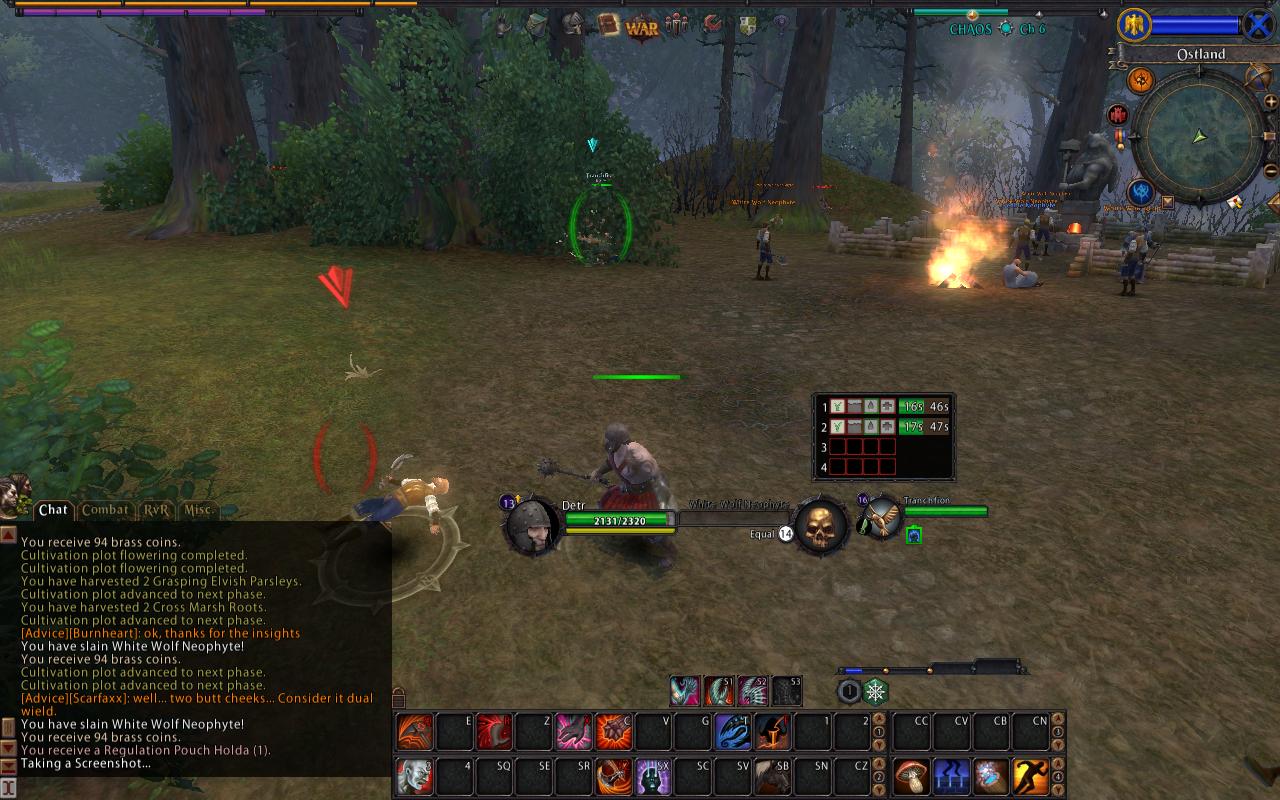1280x800 pixels.
Task: Open the world map globe icon
Action: click(1258, 76)
